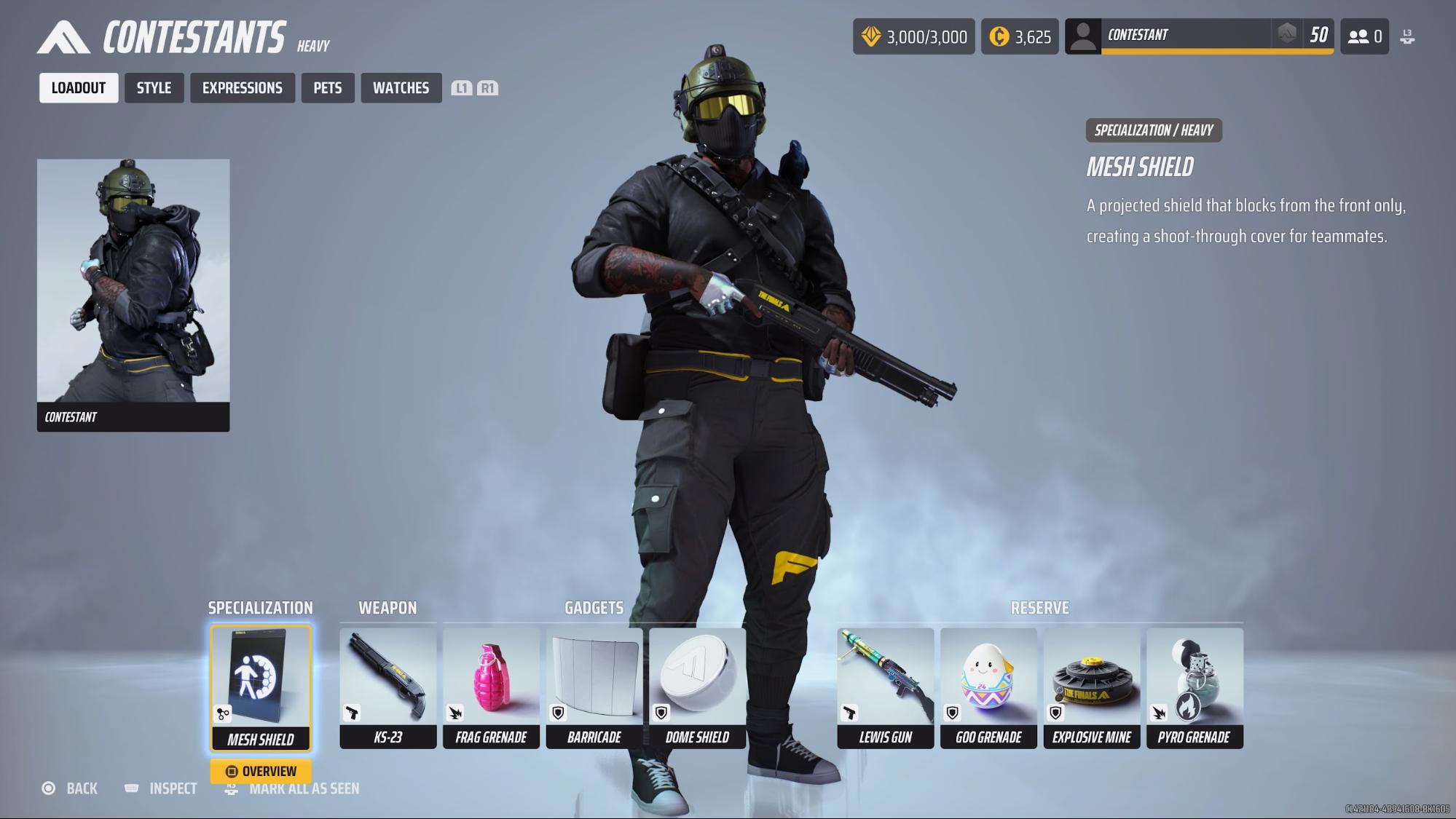The height and width of the screenshot is (819, 1456).
Task: Open the Mesh Shield Overview
Action: pyautogui.click(x=261, y=771)
